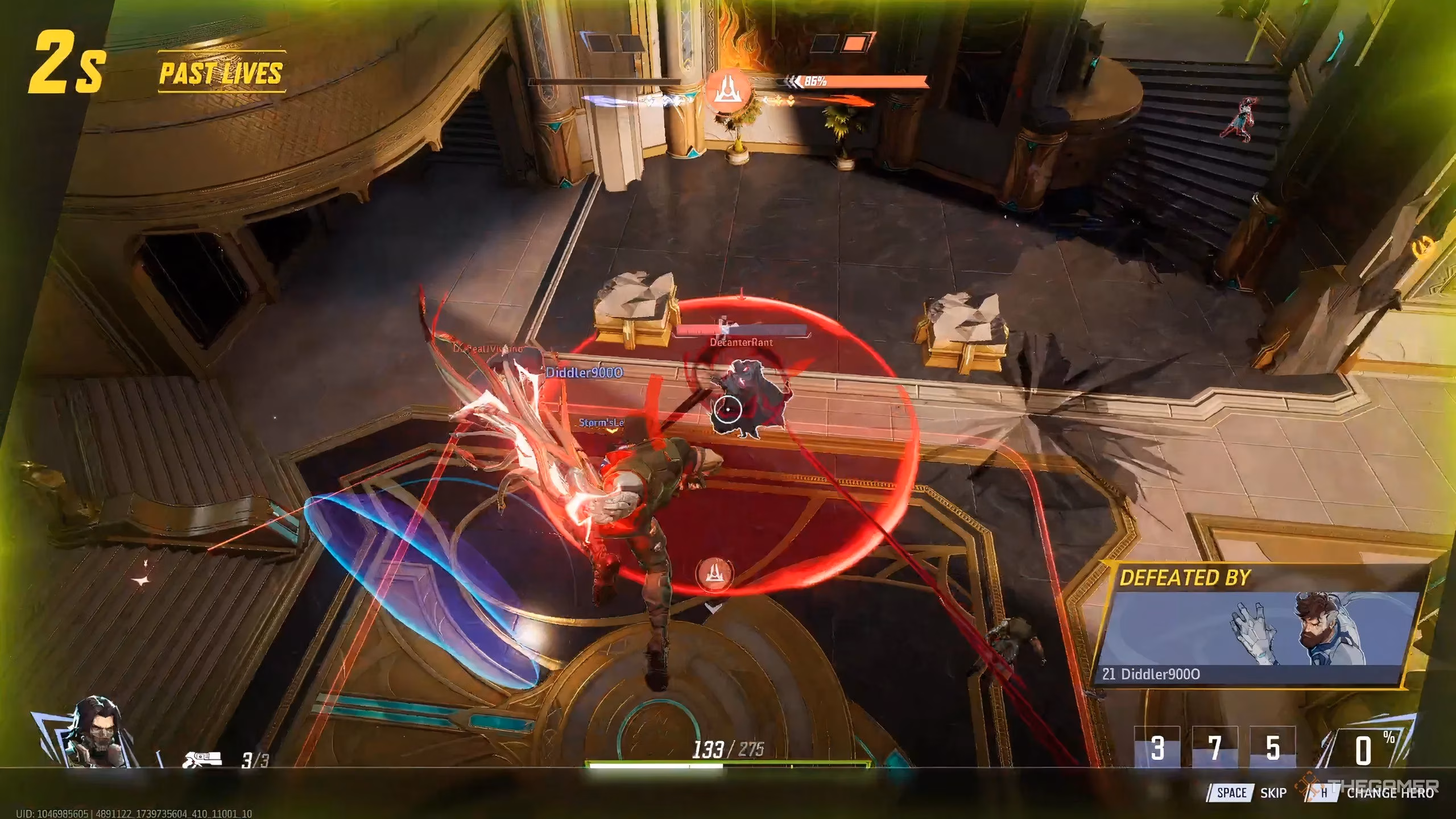Click the ability slot showing cooldown 5

coord(1272,748)
